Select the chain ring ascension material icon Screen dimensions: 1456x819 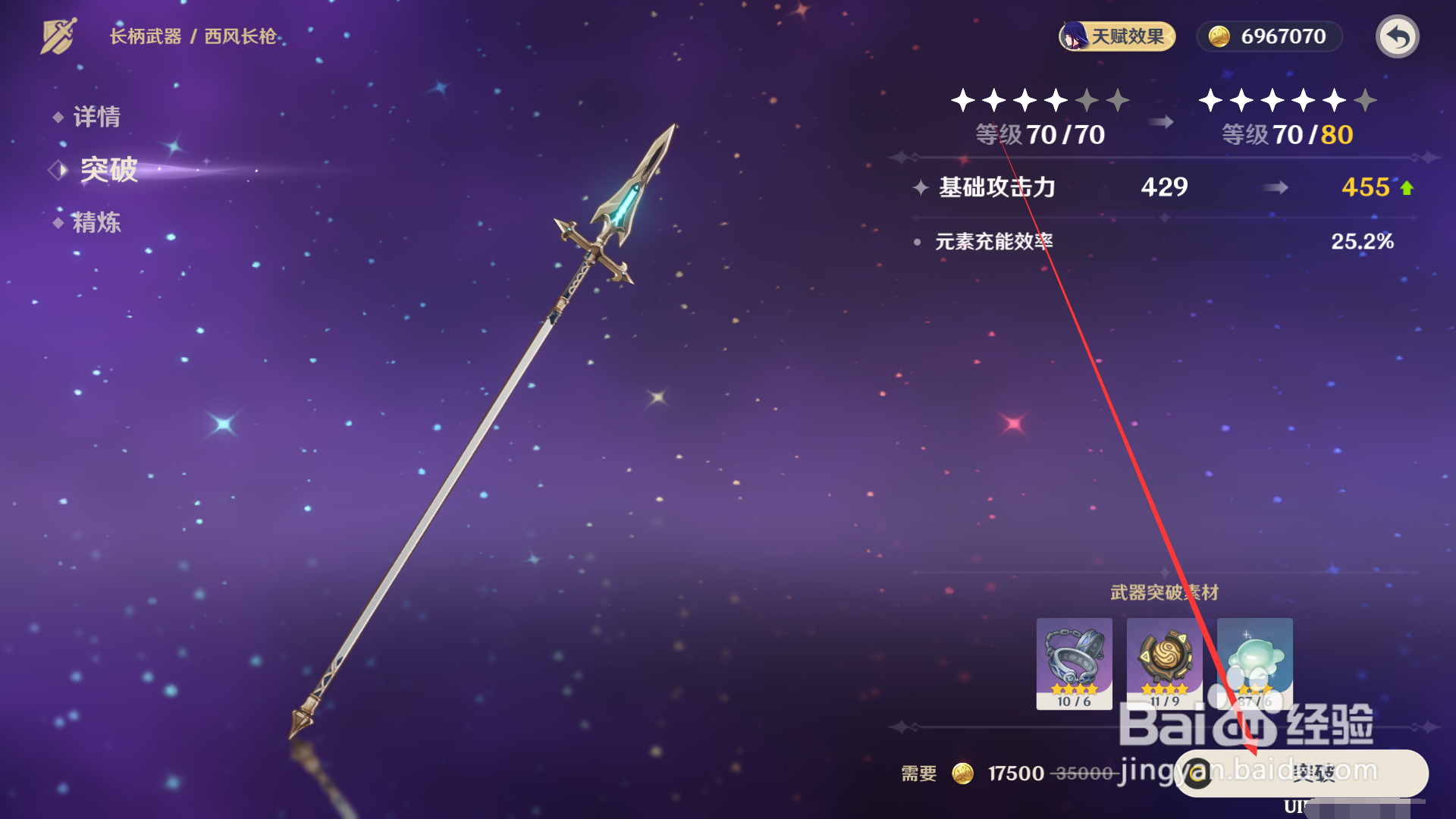1072,664
